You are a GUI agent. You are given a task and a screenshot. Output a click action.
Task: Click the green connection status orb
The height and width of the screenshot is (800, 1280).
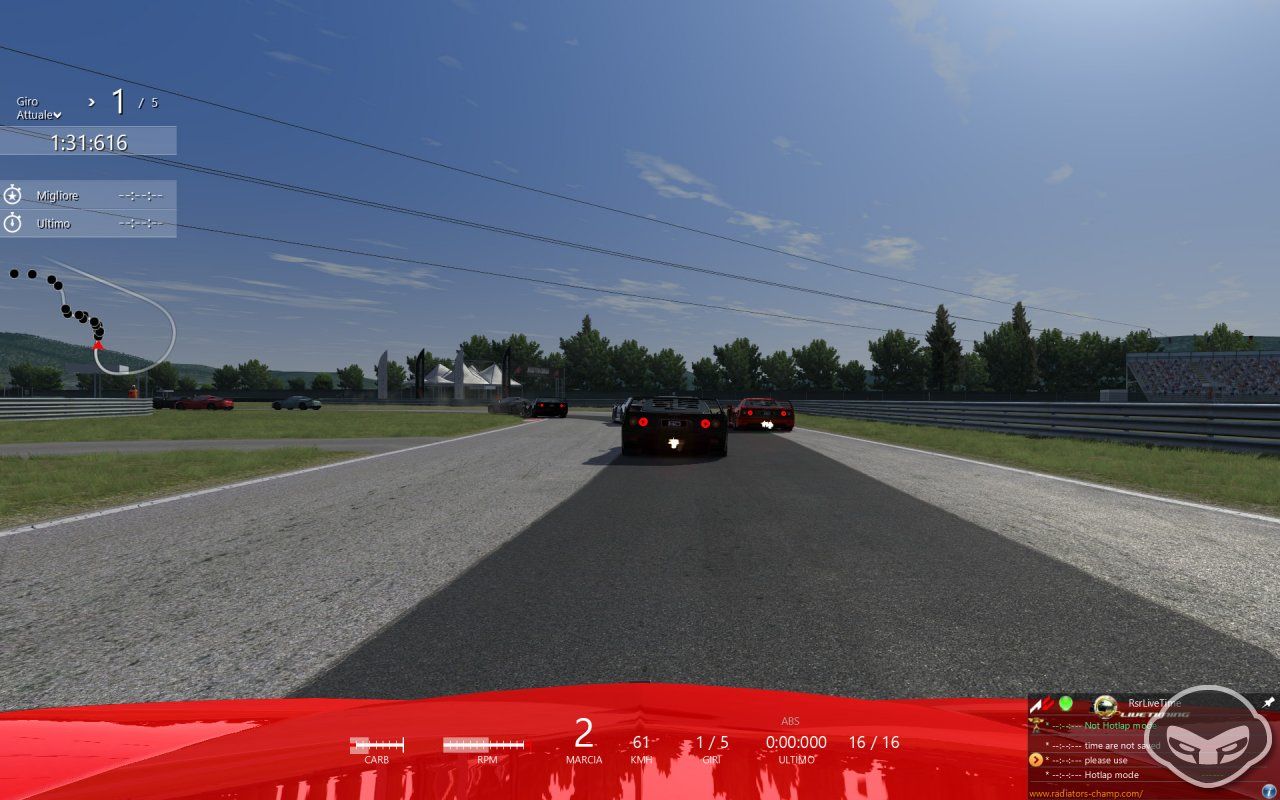tap(1066, 702)
